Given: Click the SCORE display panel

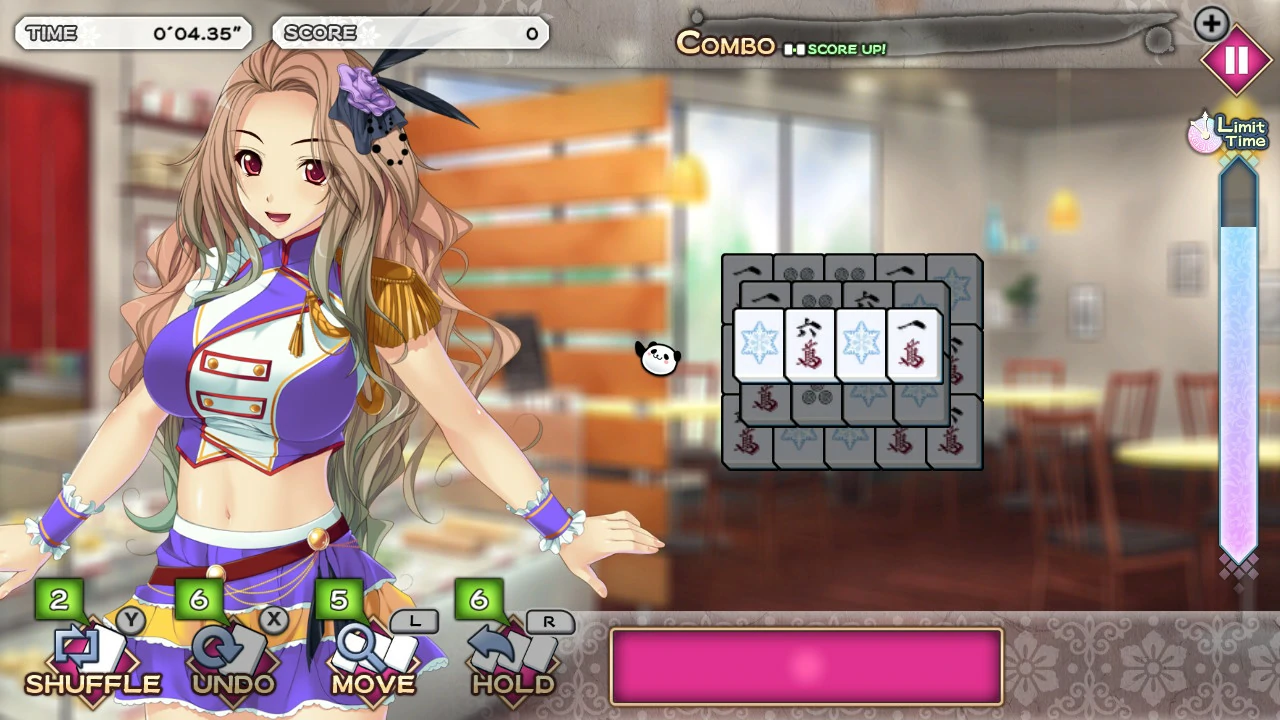Looking at the screenshot, I should tap(411, 33).
